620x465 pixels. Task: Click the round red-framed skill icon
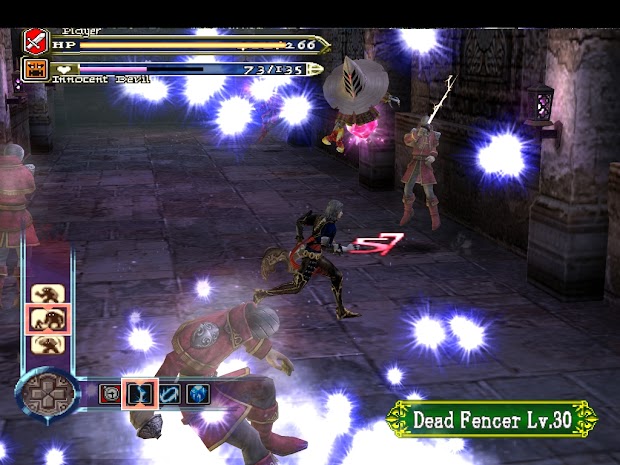pyautogui.click(x=108, y=393)
